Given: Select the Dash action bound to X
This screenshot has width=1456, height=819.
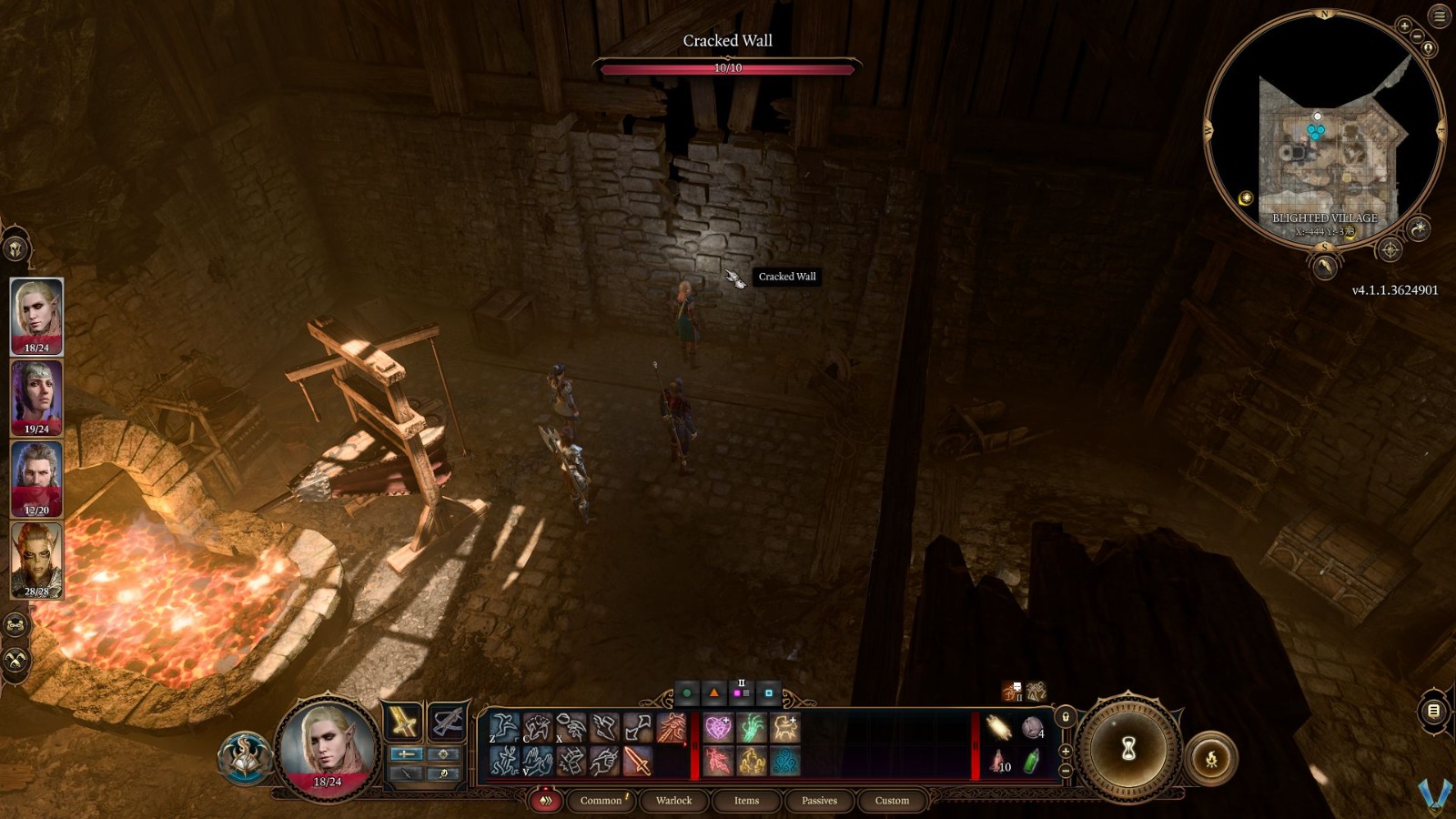Looking at the screenshot, I should [x=570, y=726].
